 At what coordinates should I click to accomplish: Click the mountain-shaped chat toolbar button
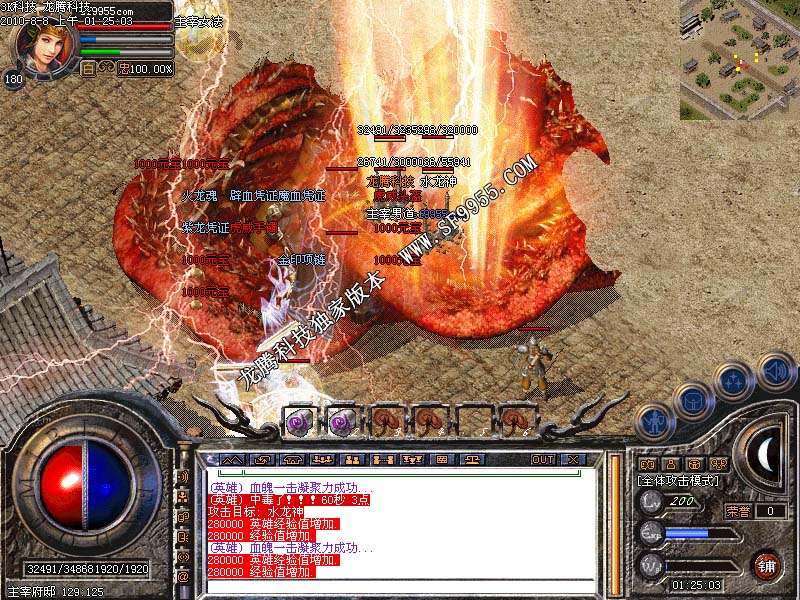[232, 460]
